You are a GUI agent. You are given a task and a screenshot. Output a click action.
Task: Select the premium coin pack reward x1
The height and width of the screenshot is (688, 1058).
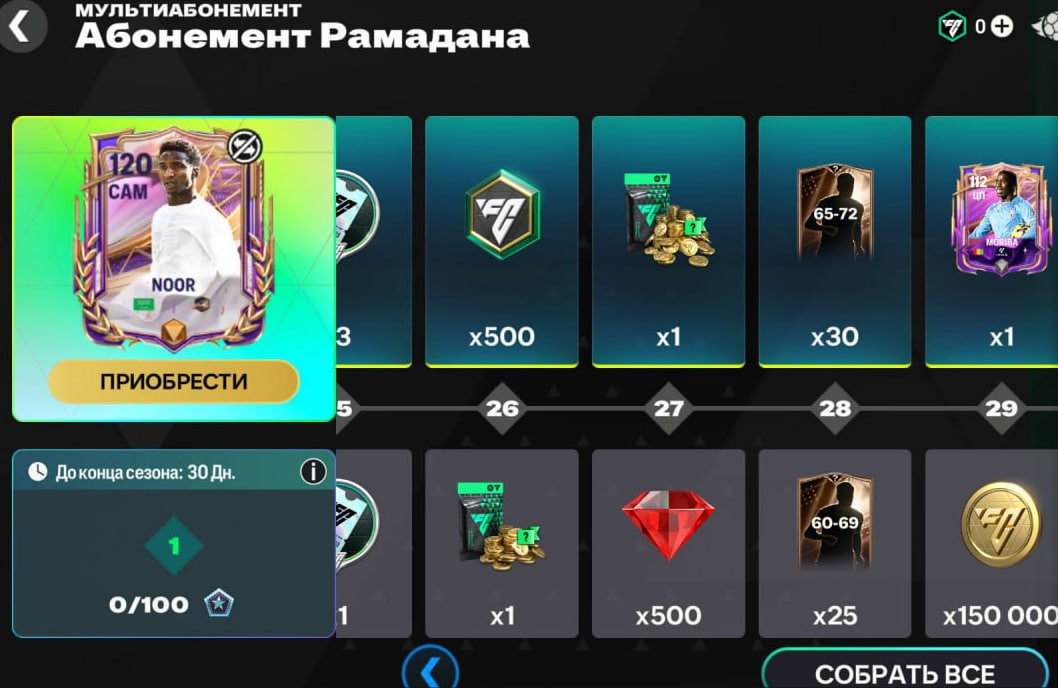pyautogui.click(x=668, y=241)
